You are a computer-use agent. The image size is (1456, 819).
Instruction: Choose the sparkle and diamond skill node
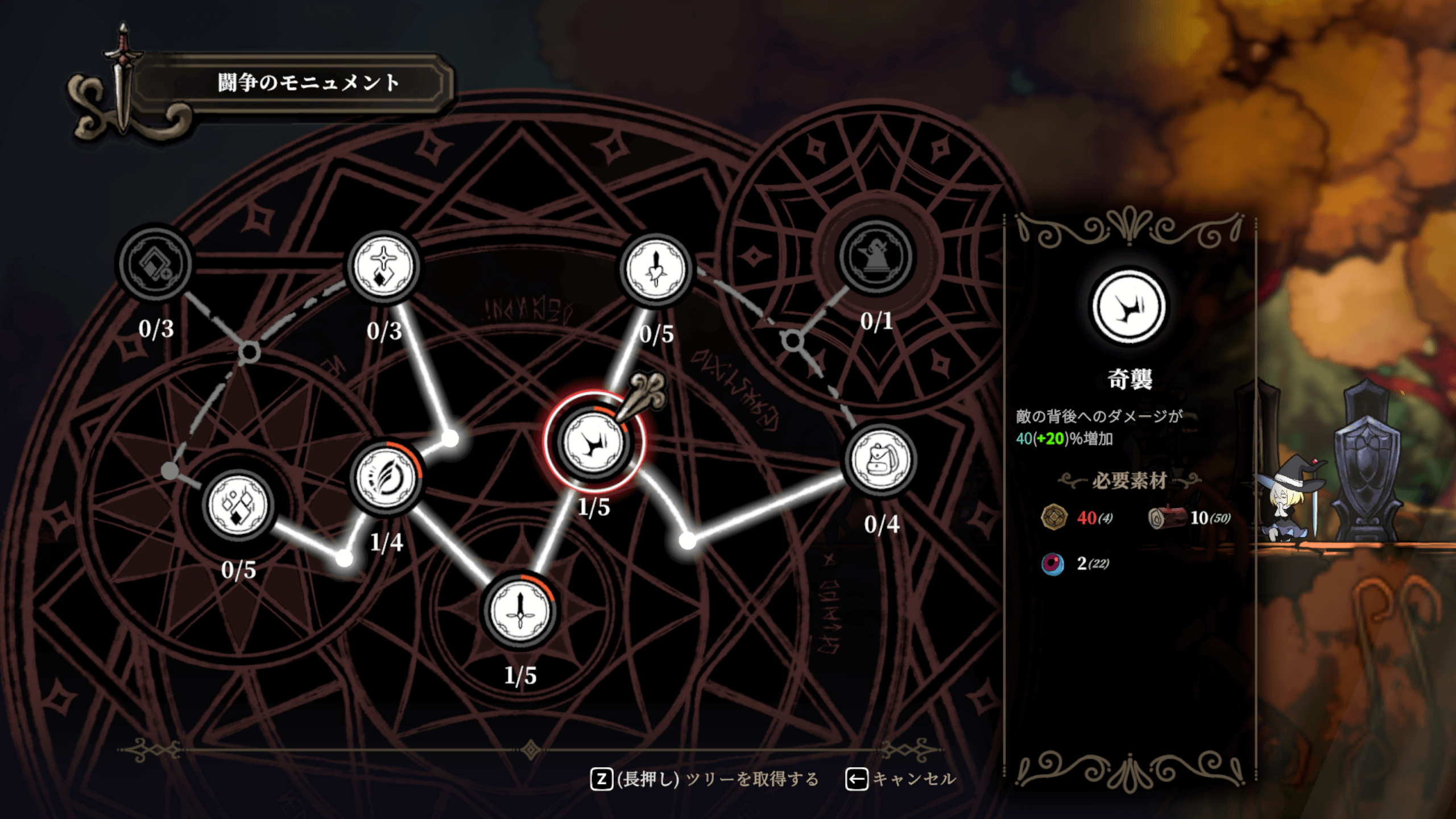pyautogui.click(x=383, y=266)
